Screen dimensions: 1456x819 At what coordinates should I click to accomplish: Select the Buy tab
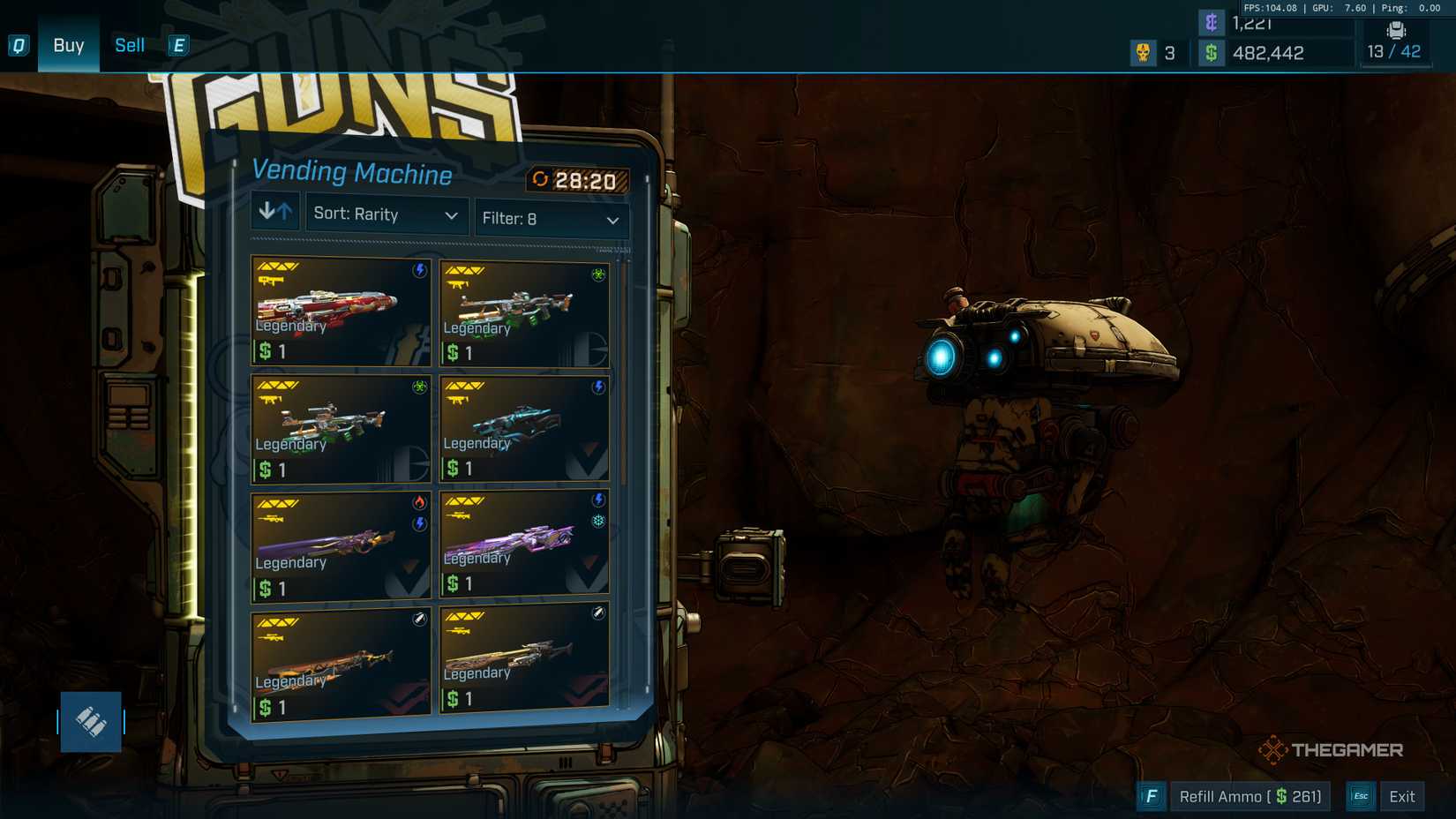(x=68, y=45)
